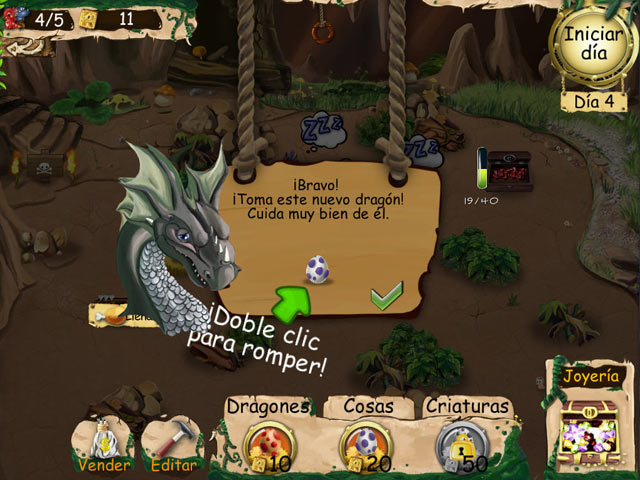The height and width of the screenshot is (480, 640).
Task: Confirm the dialog with the green checkmark
Action: [x=385, y=295]
